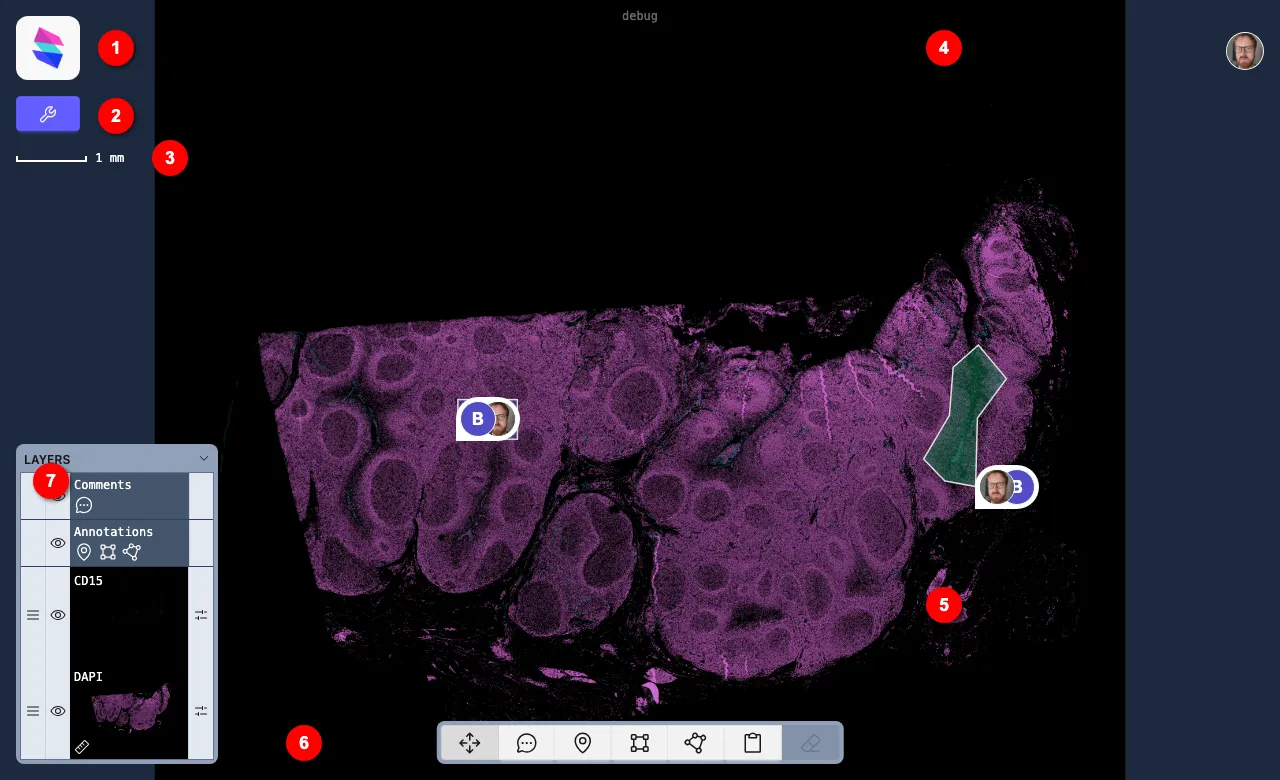Image resolution: width=1280 pixels, height=780 pixels.
Task: Open your user profile avatar
Action: tap(1245, 51)
